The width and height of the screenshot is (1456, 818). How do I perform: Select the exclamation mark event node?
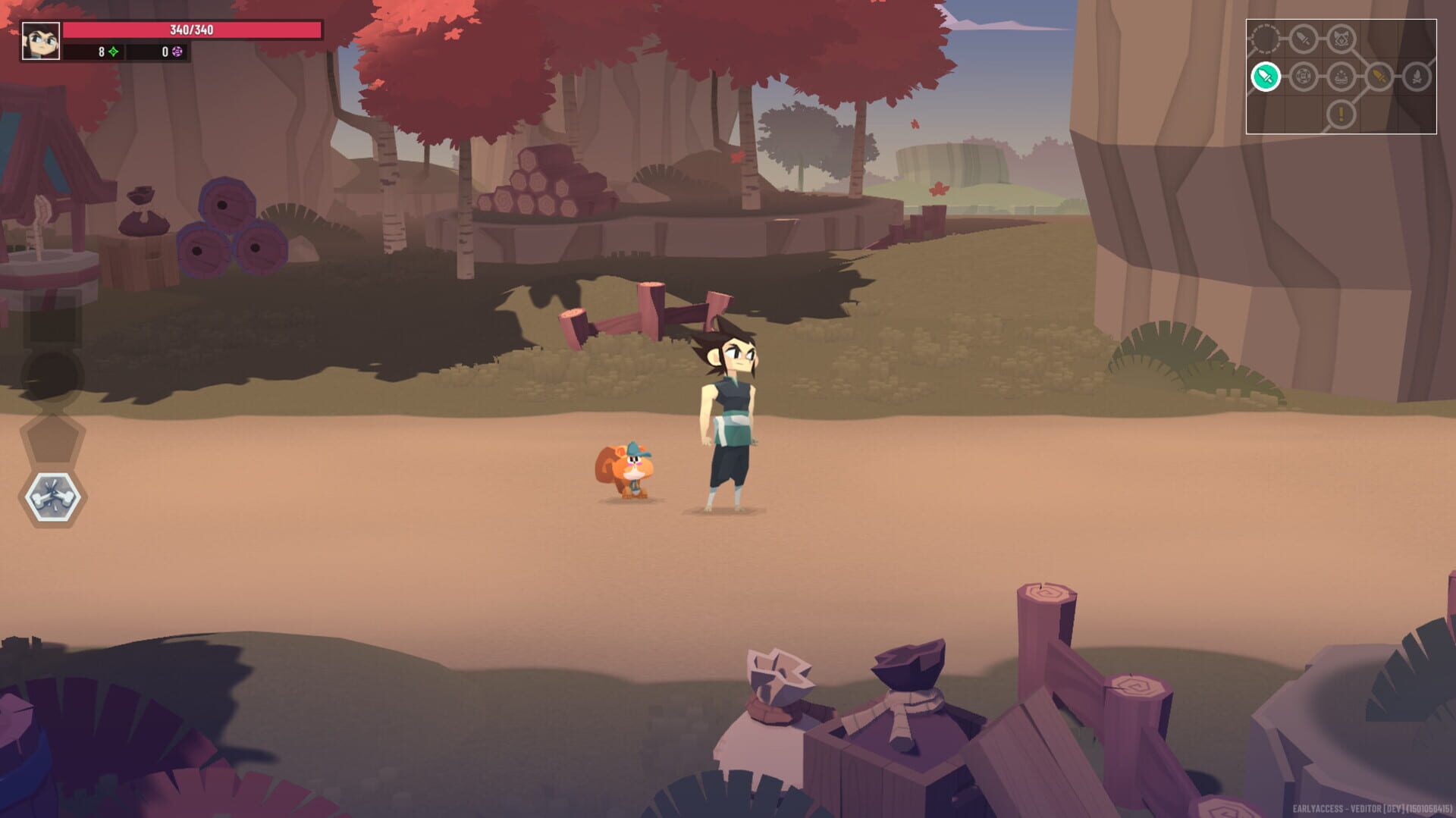coord(1341,114)
